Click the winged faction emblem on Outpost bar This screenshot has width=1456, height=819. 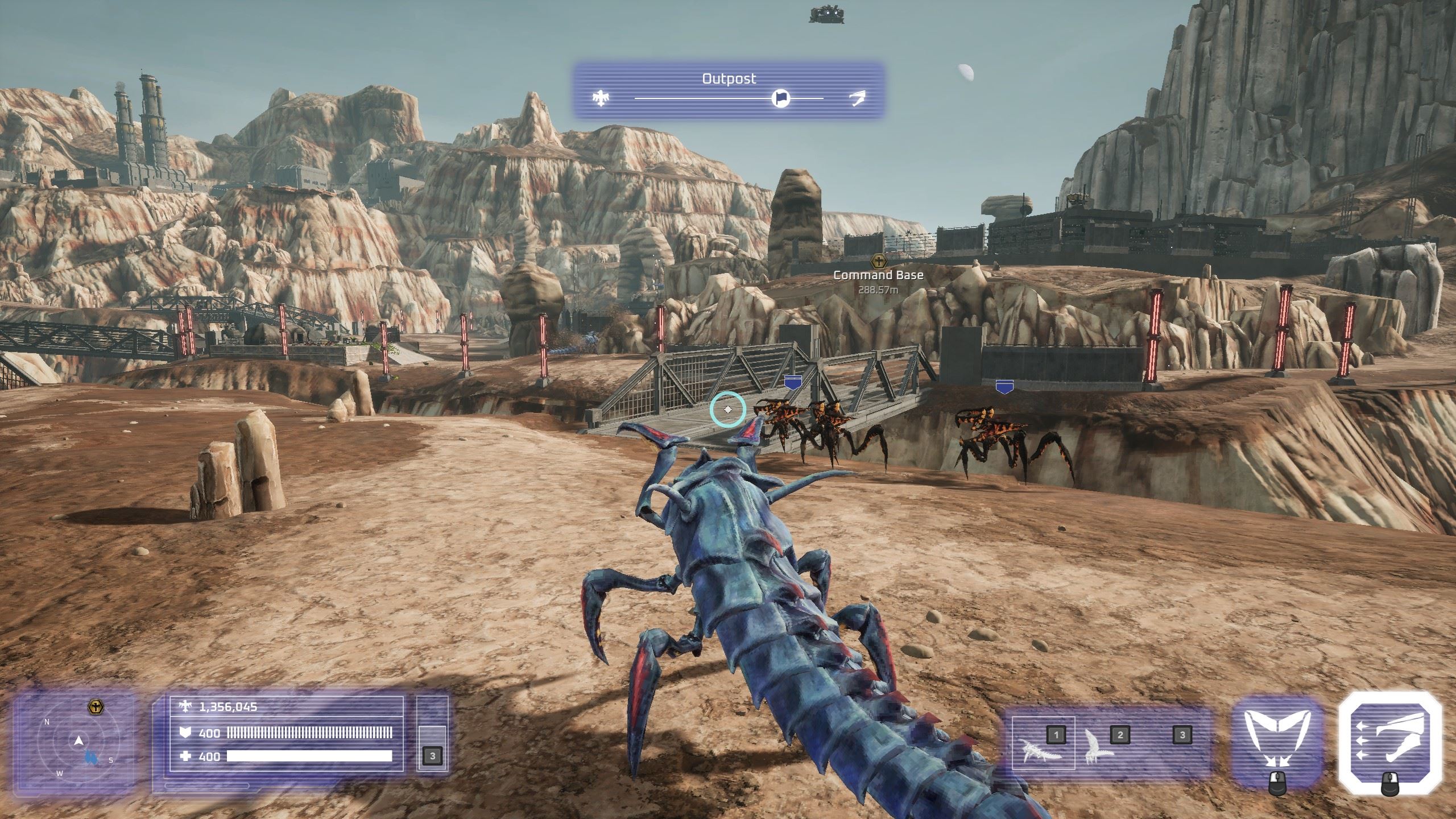tap(599, 98)
